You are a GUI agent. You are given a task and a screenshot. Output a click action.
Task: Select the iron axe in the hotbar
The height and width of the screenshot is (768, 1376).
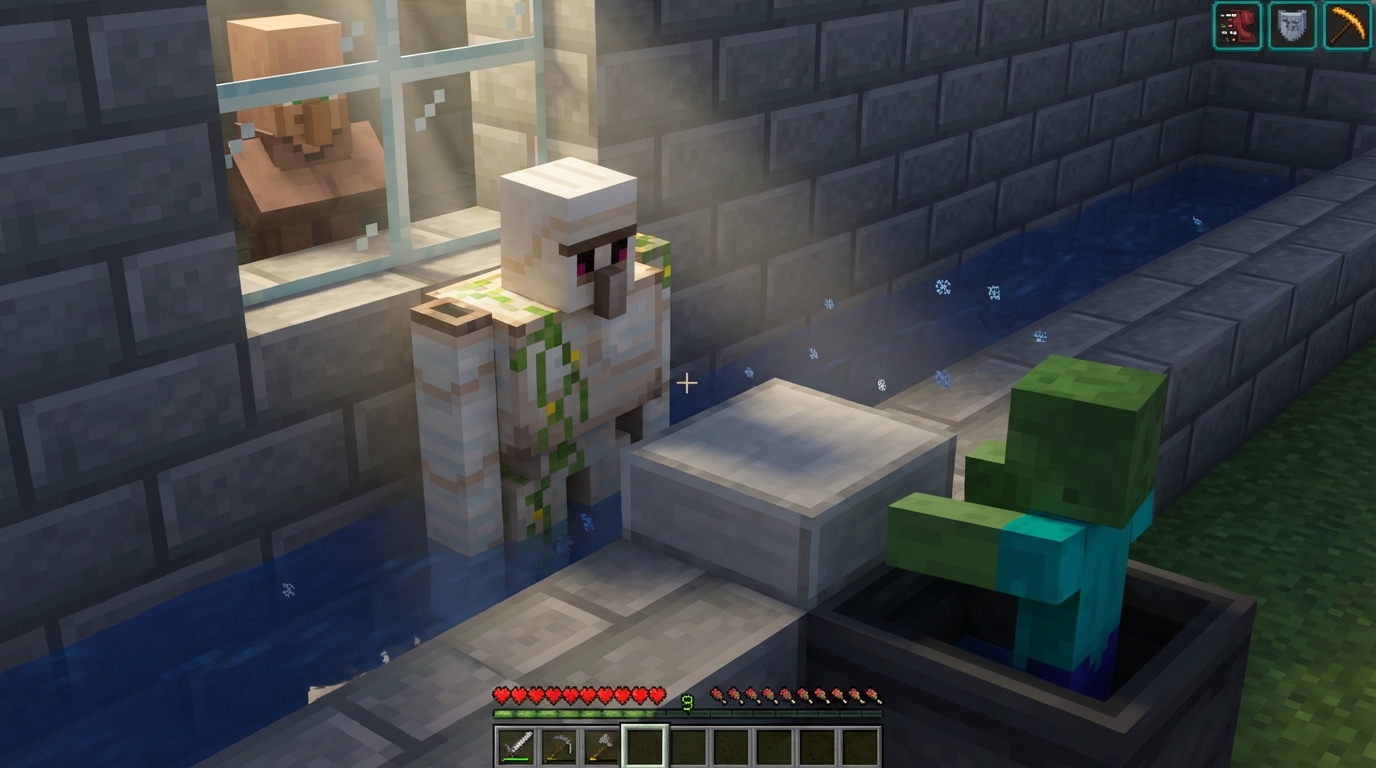[x=599, y=744]
